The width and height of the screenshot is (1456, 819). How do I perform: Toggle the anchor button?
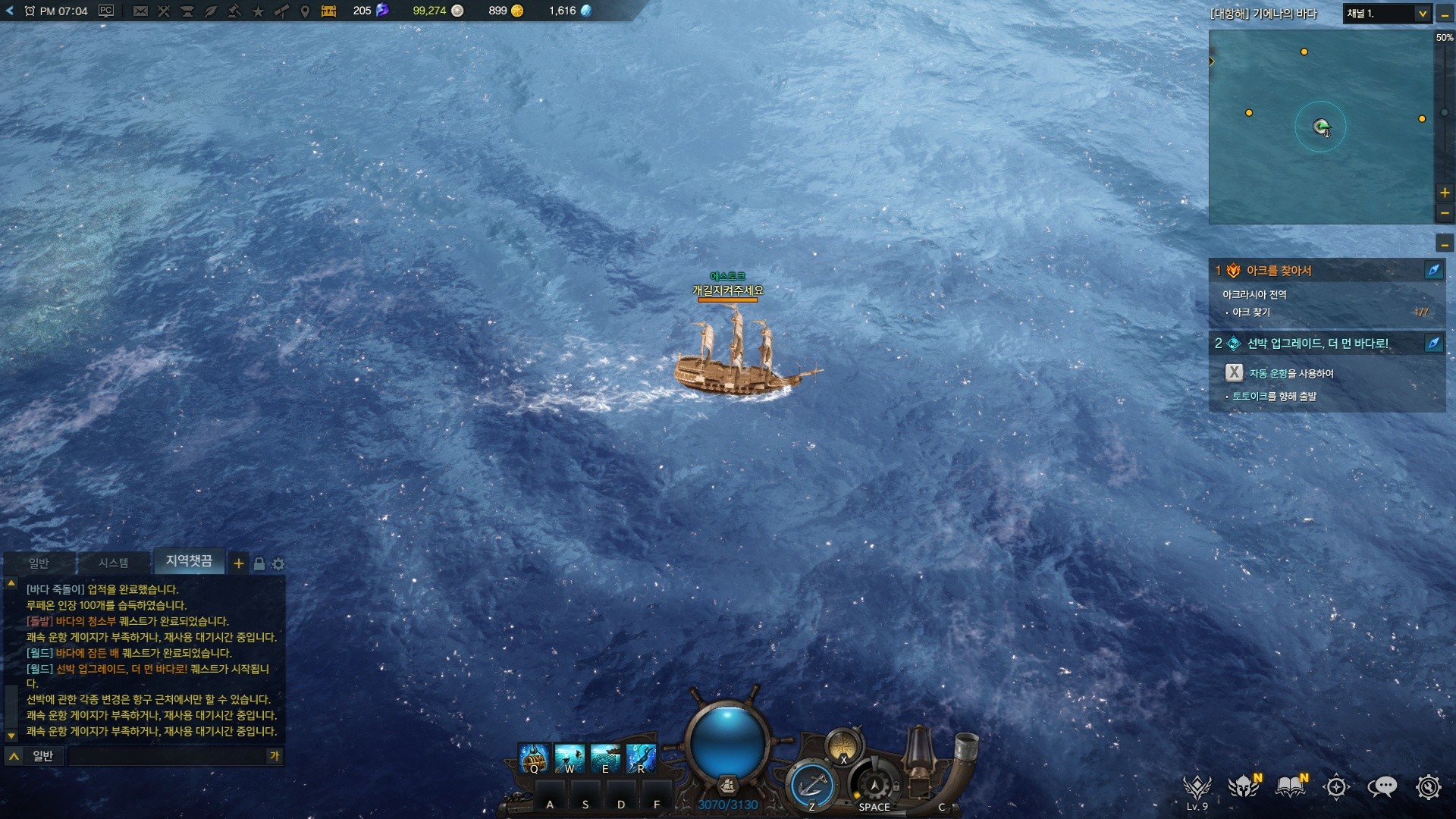[x=811, y=785]
